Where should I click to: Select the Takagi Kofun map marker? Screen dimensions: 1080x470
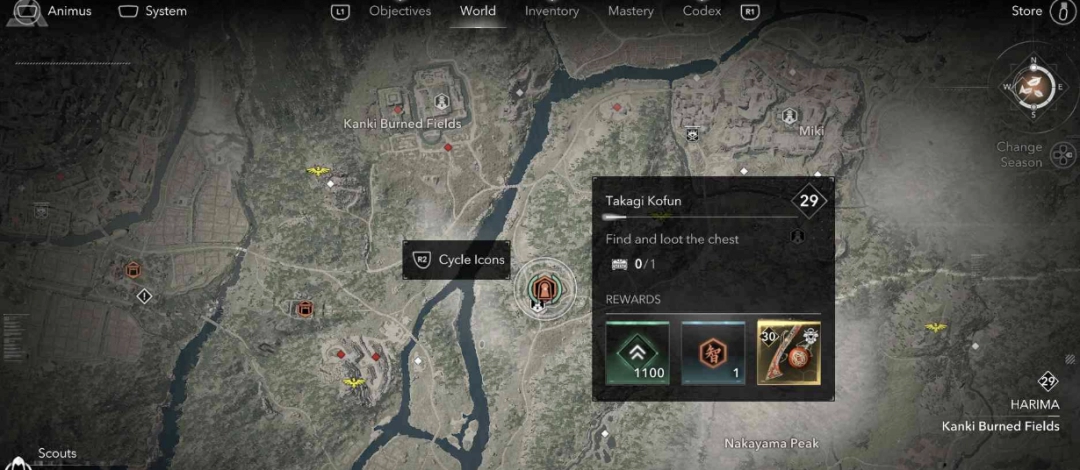(545, 289)
